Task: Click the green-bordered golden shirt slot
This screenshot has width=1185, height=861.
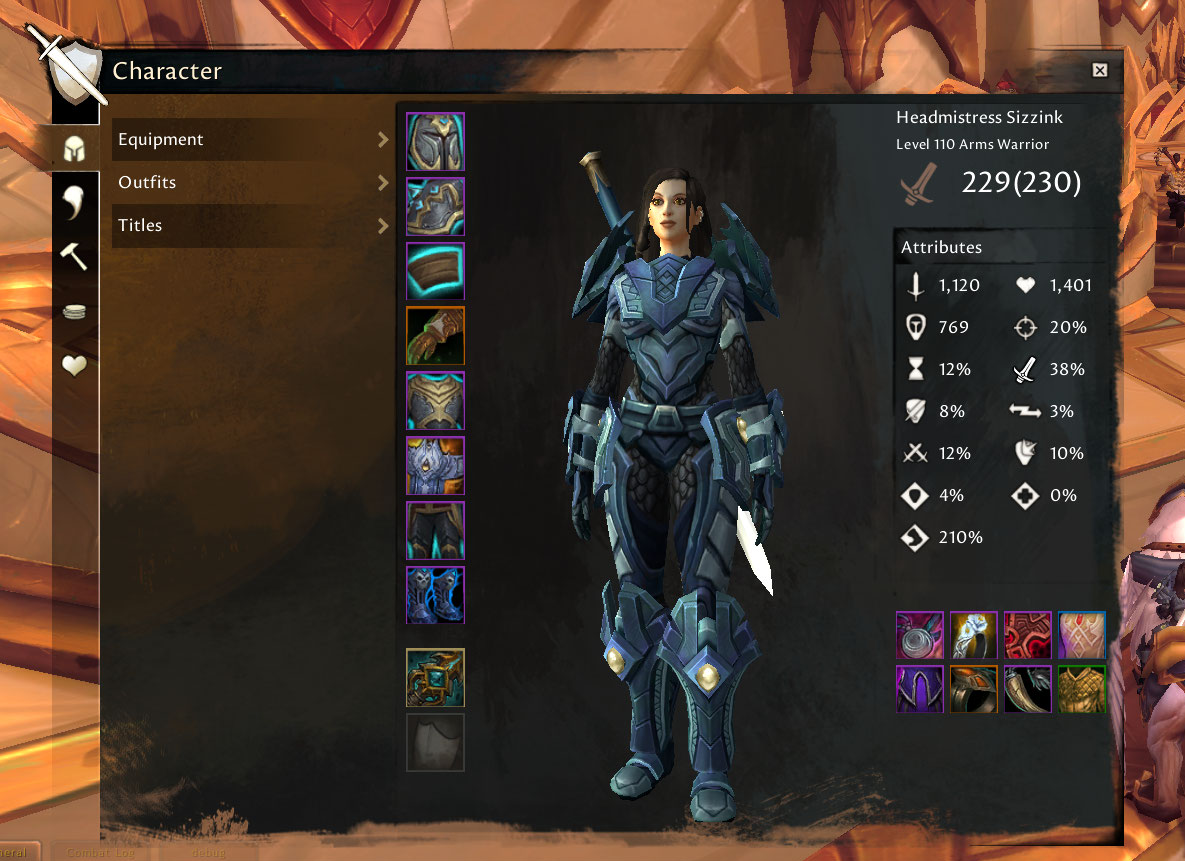Action: tap(1081, 689)
